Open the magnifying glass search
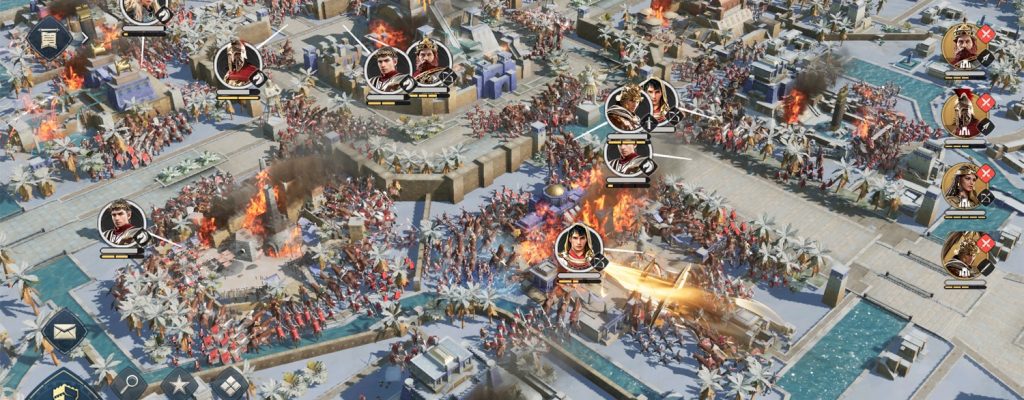The image size is (1024, 400). 129,383
